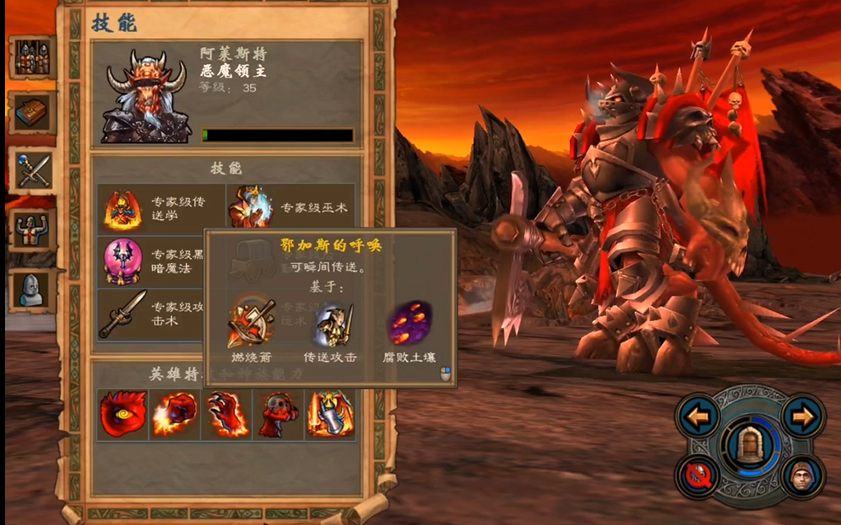The width and height of the screenshot is (841, 525).
Task: Open the army tab with soldiers icon
Action: tap(32, 57)
